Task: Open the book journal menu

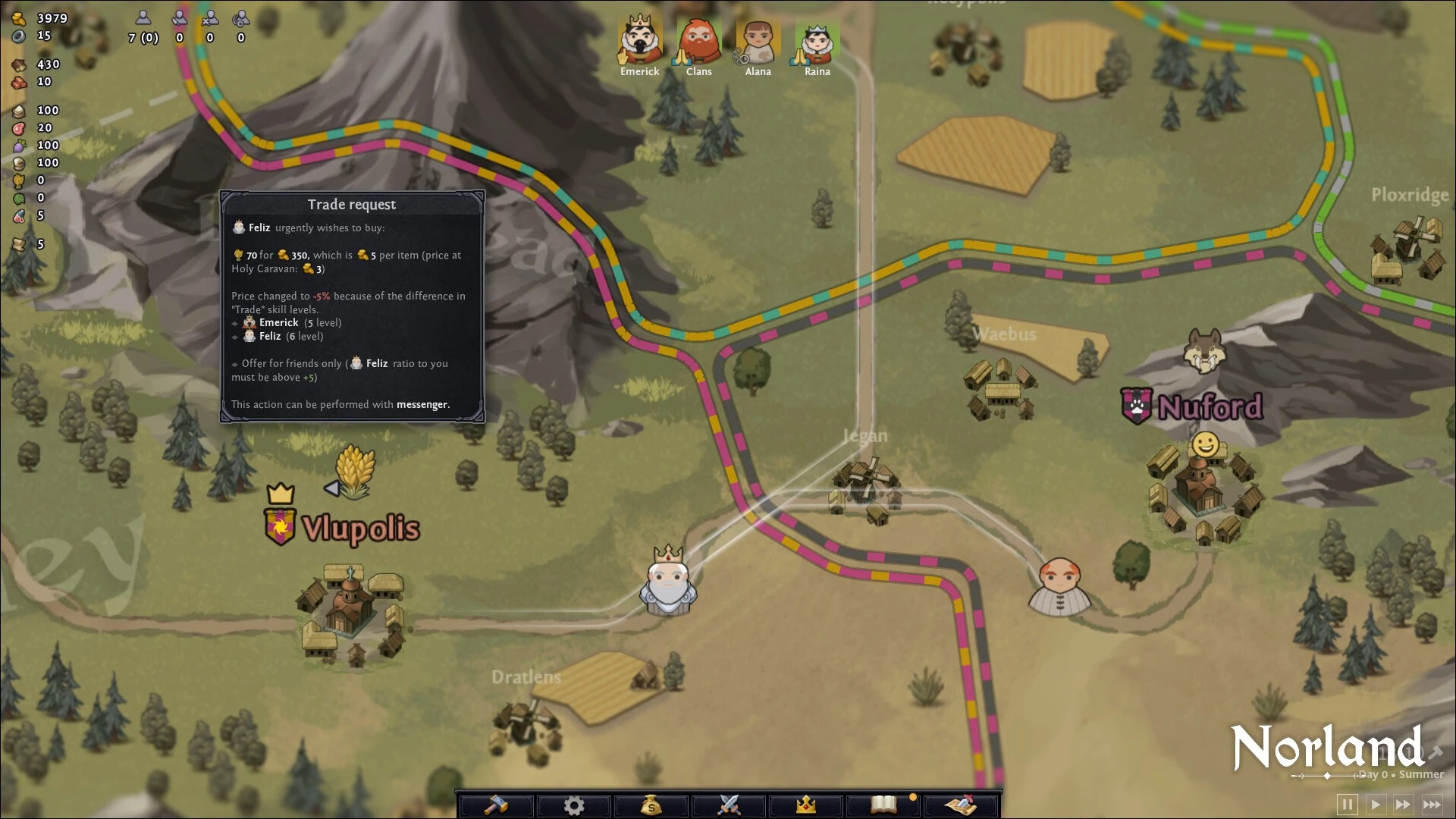Action: [x=883, y=805]
